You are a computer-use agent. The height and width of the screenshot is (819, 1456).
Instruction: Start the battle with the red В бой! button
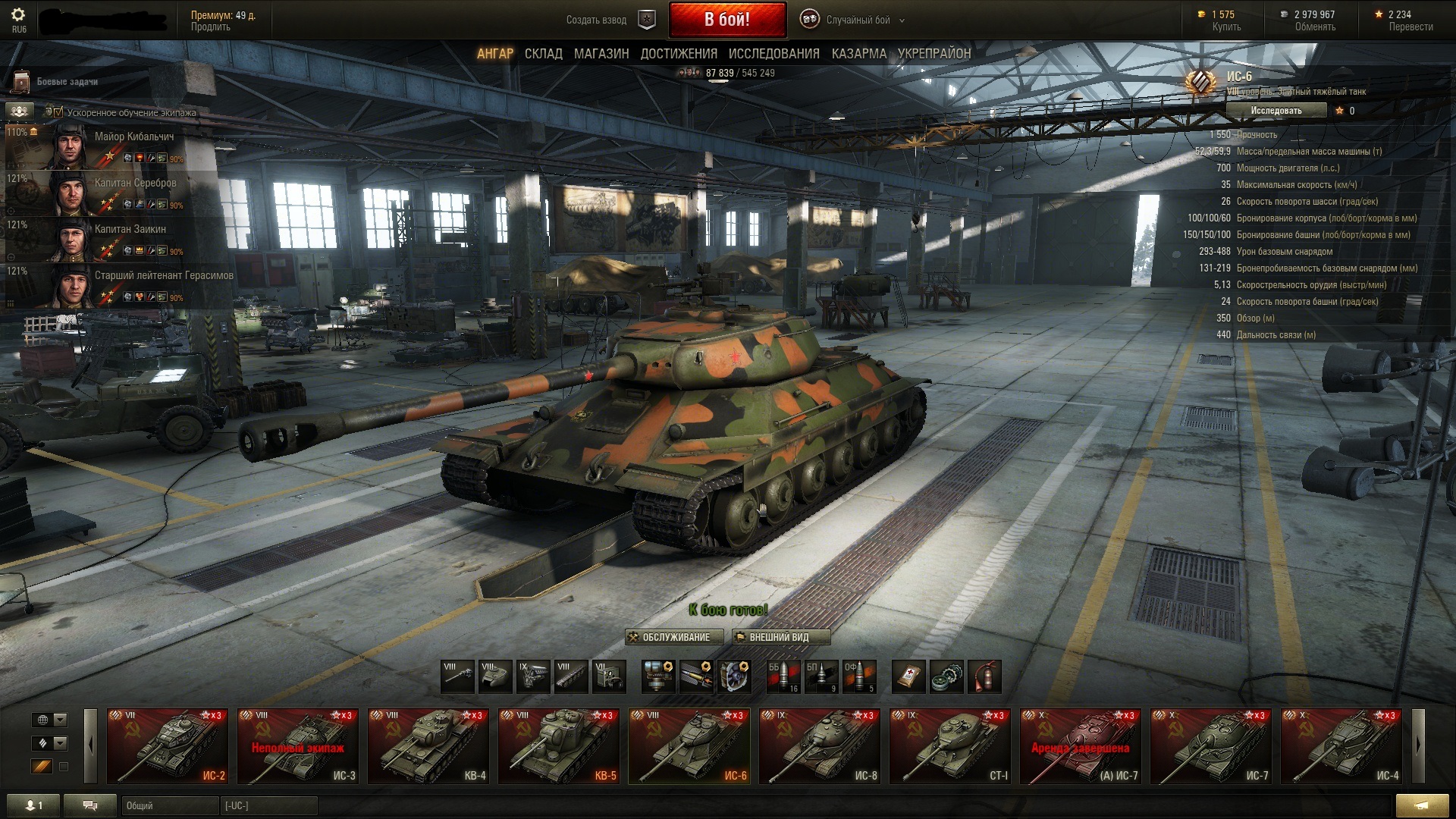click(726, 20)
